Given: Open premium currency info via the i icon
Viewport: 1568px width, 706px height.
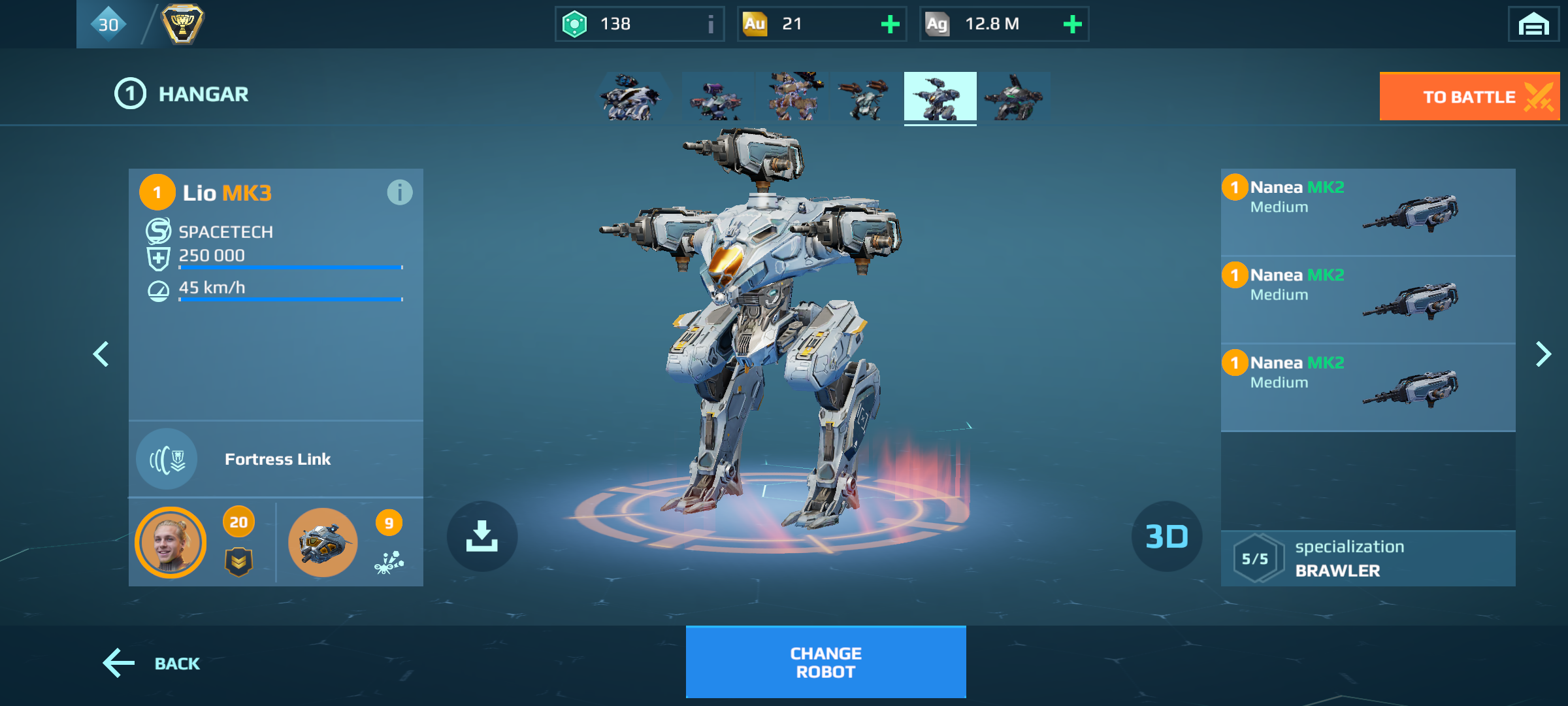Looking at the screenshot, I should (x=710, y=24).
